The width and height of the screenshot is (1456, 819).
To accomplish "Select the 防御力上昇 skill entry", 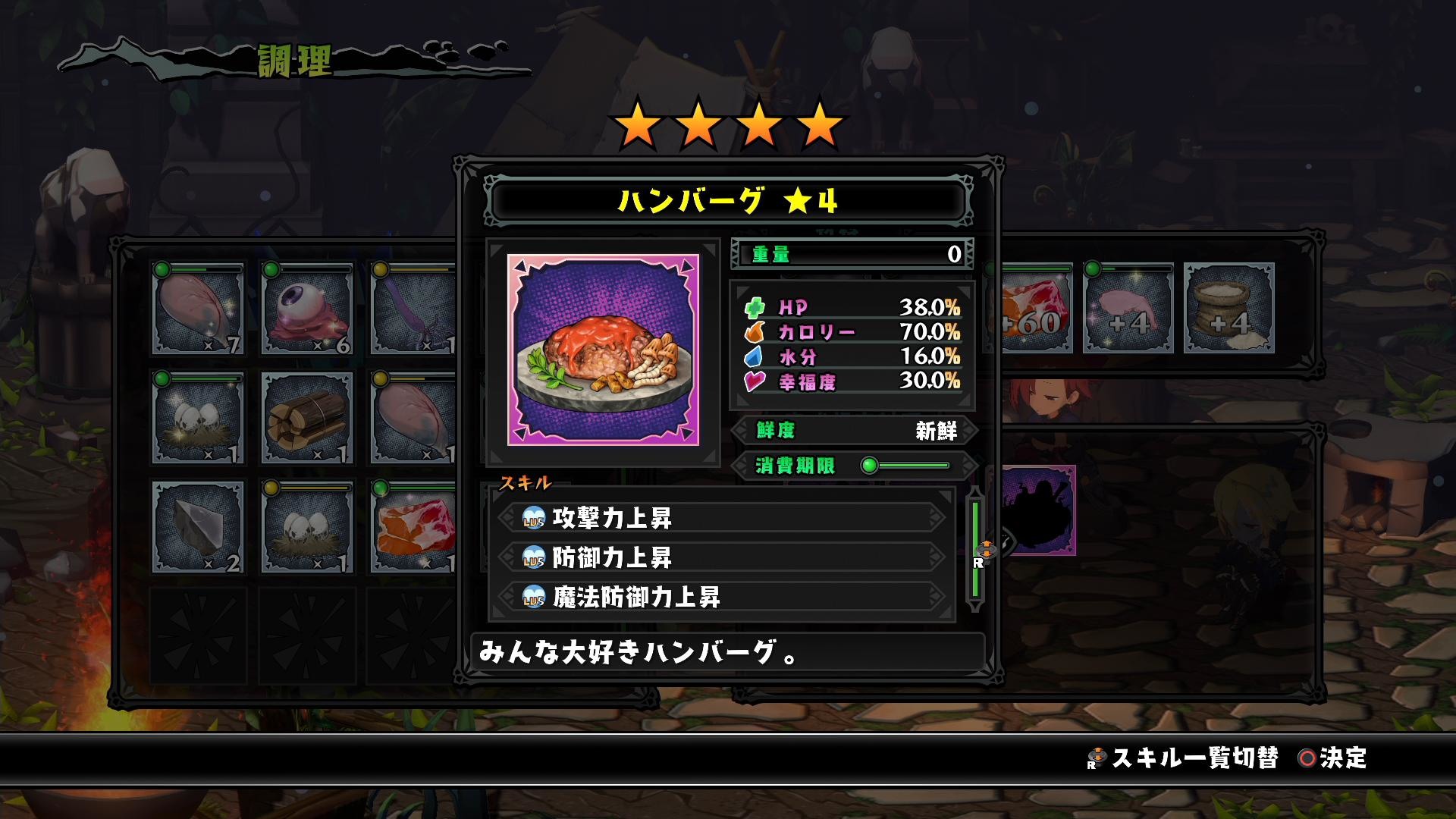I will 720,556.
